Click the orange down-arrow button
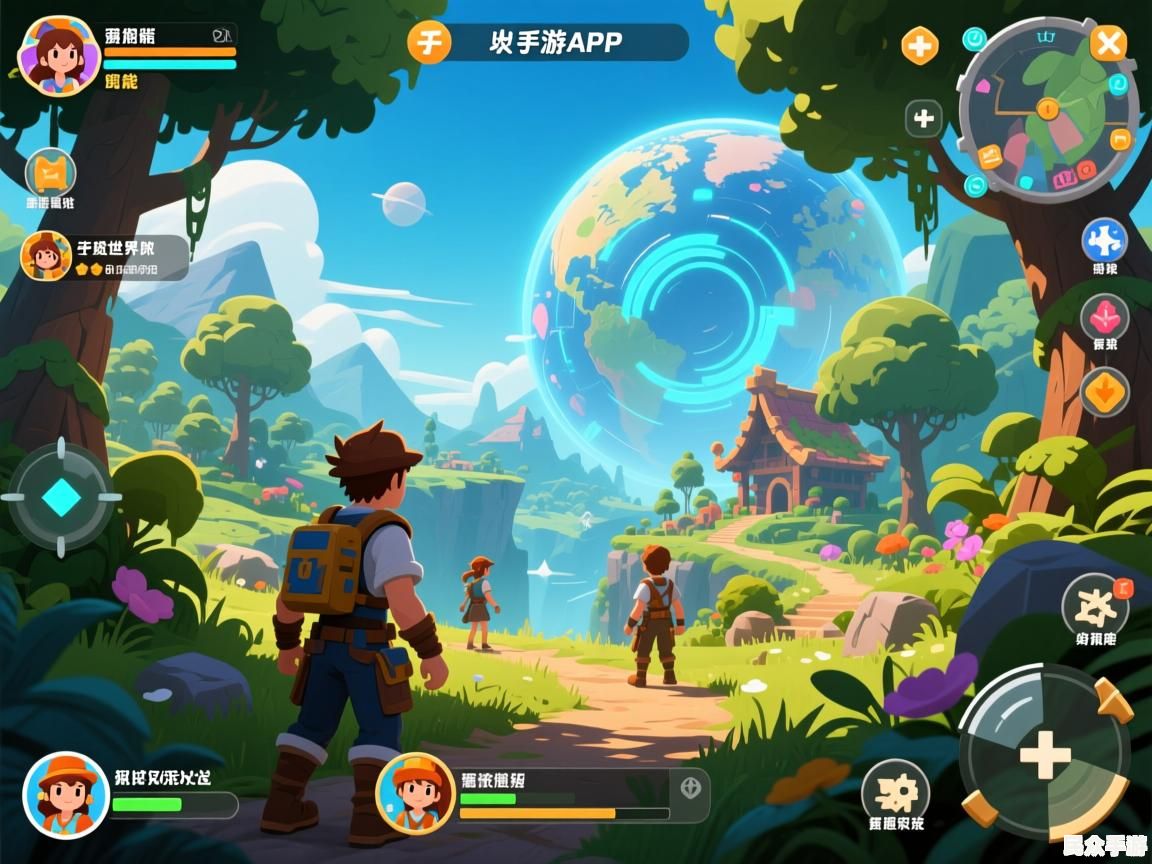1152x864 pixels. 1104,391
